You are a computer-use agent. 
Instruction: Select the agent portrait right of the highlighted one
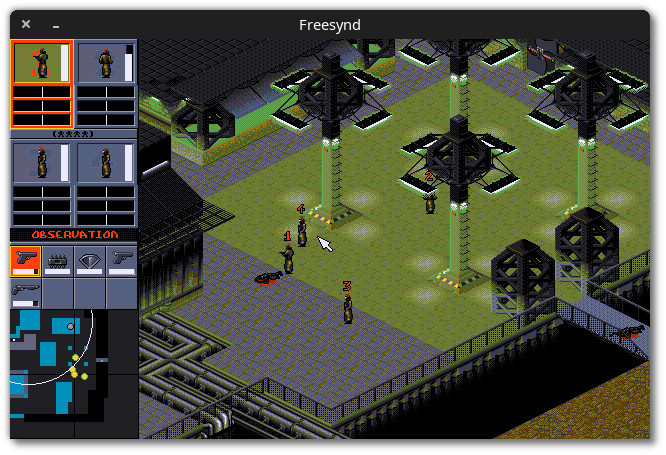click(106, 62)
